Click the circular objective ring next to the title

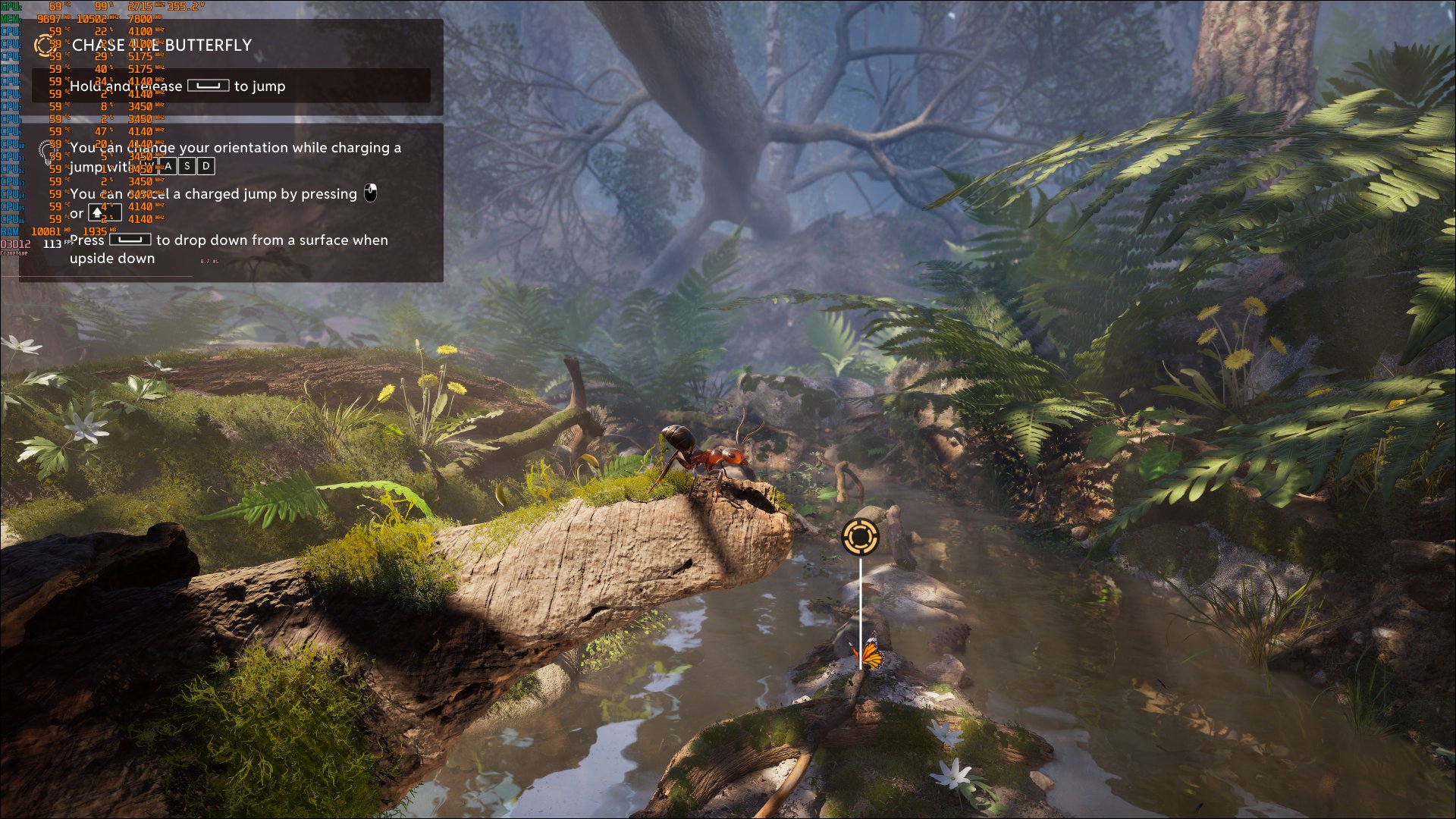[x=45, y=45]
